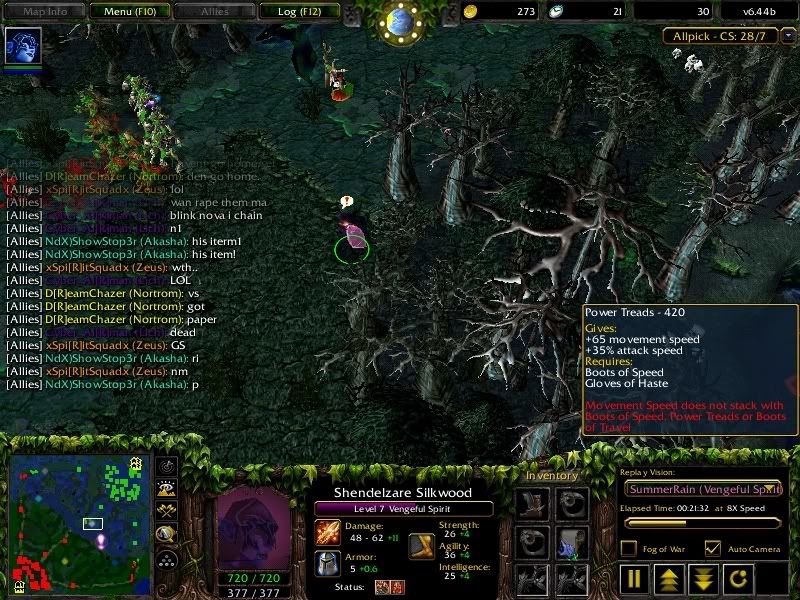Collapse the Allpick scoreboard with its arrow button
This screenshot has height=600, width=800.
tap(788, 36)
